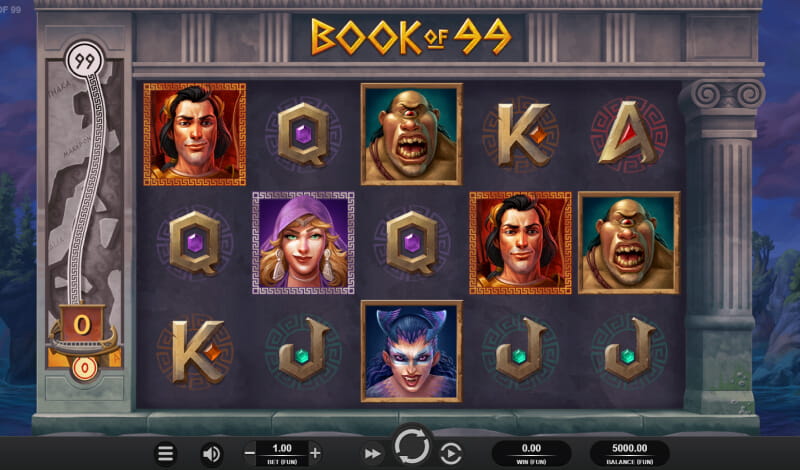Screen dimensions: 800x470
Task: Decrease the bet with the minus button
Action: [x=249, y=452]
